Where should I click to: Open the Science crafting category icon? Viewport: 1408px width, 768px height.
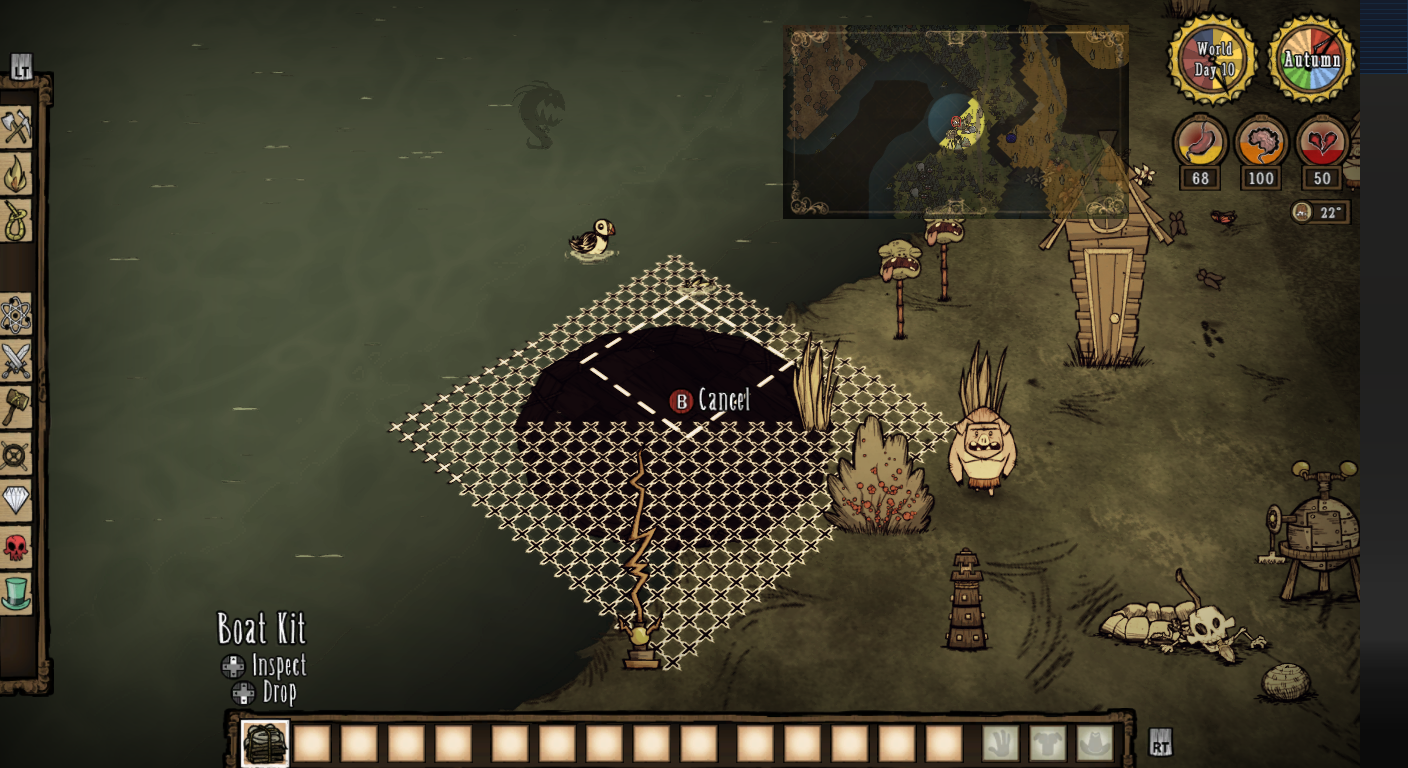click(17, 314)
